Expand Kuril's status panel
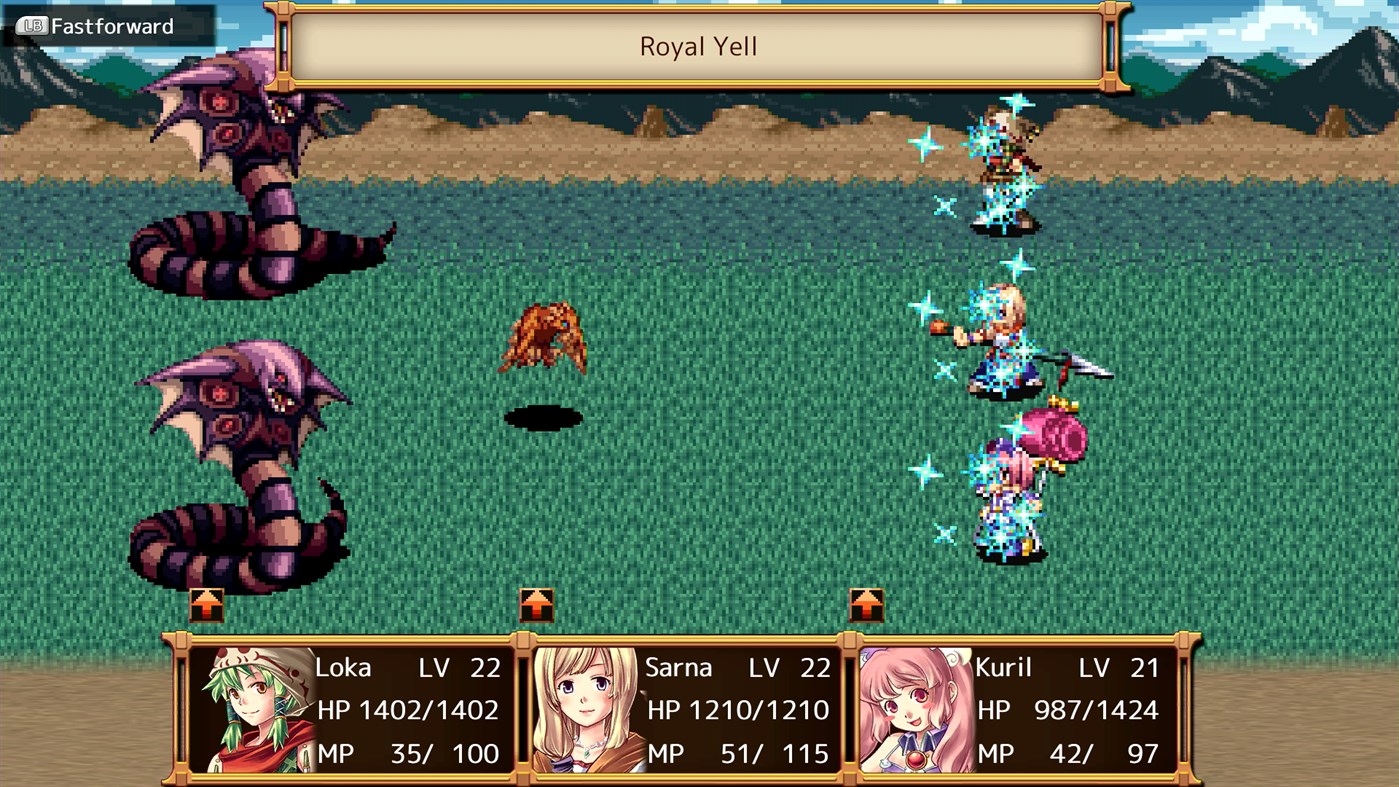 click(1020, 709)
